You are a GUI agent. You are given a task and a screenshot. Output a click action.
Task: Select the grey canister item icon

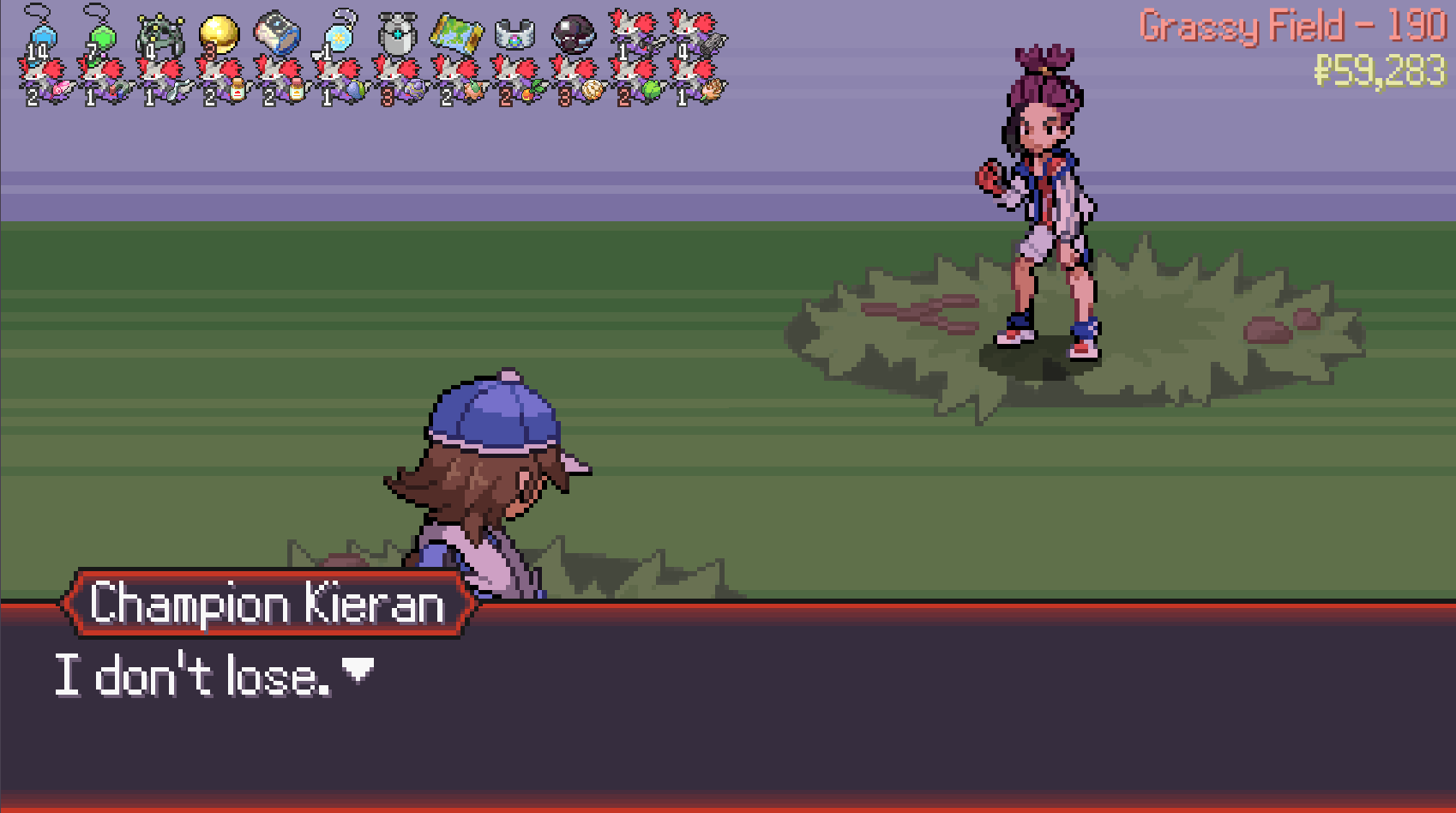[x=397, y=34]
